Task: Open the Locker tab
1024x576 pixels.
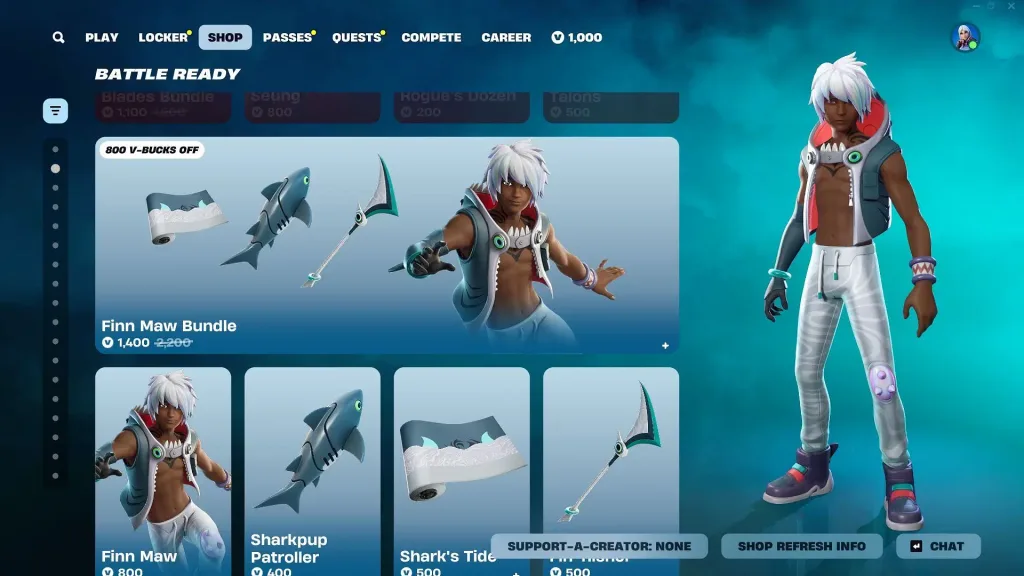Action: pos(163,38)
